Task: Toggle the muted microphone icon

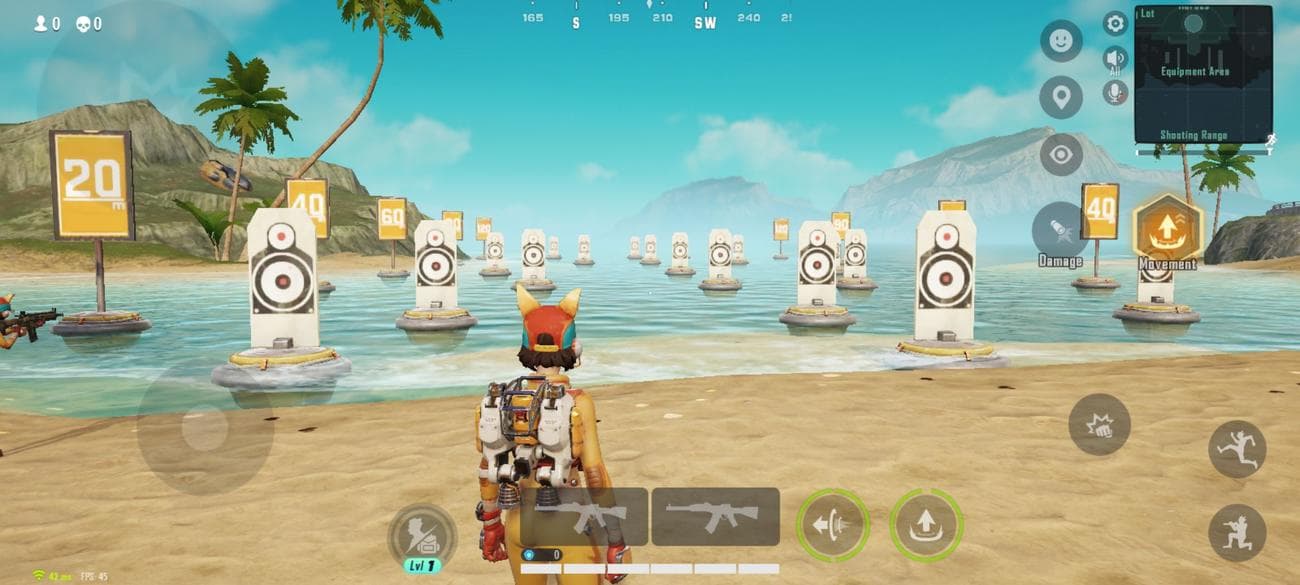Action: point(1115,93)
